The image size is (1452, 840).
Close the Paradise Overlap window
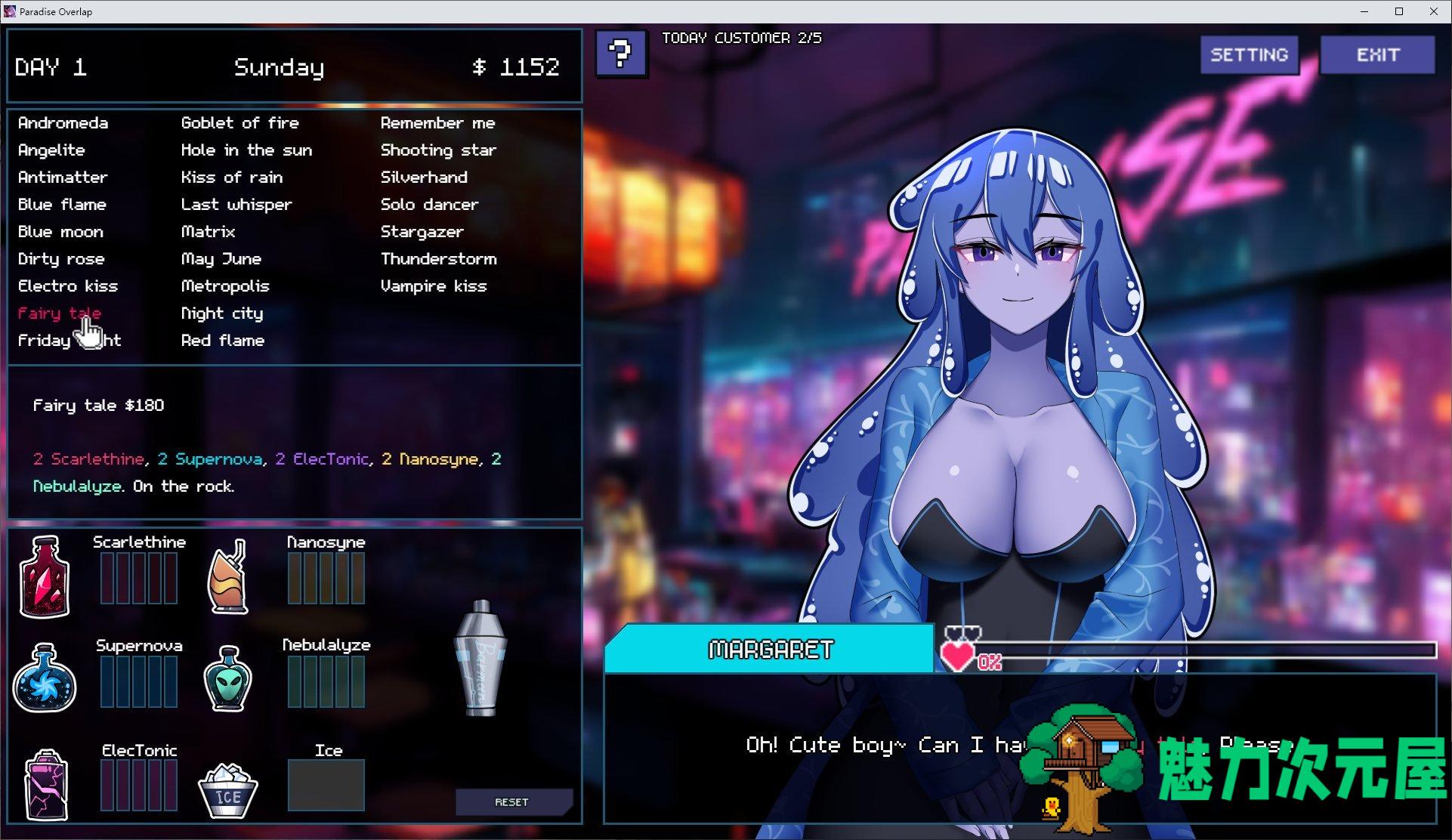[x=1434, y=11]
